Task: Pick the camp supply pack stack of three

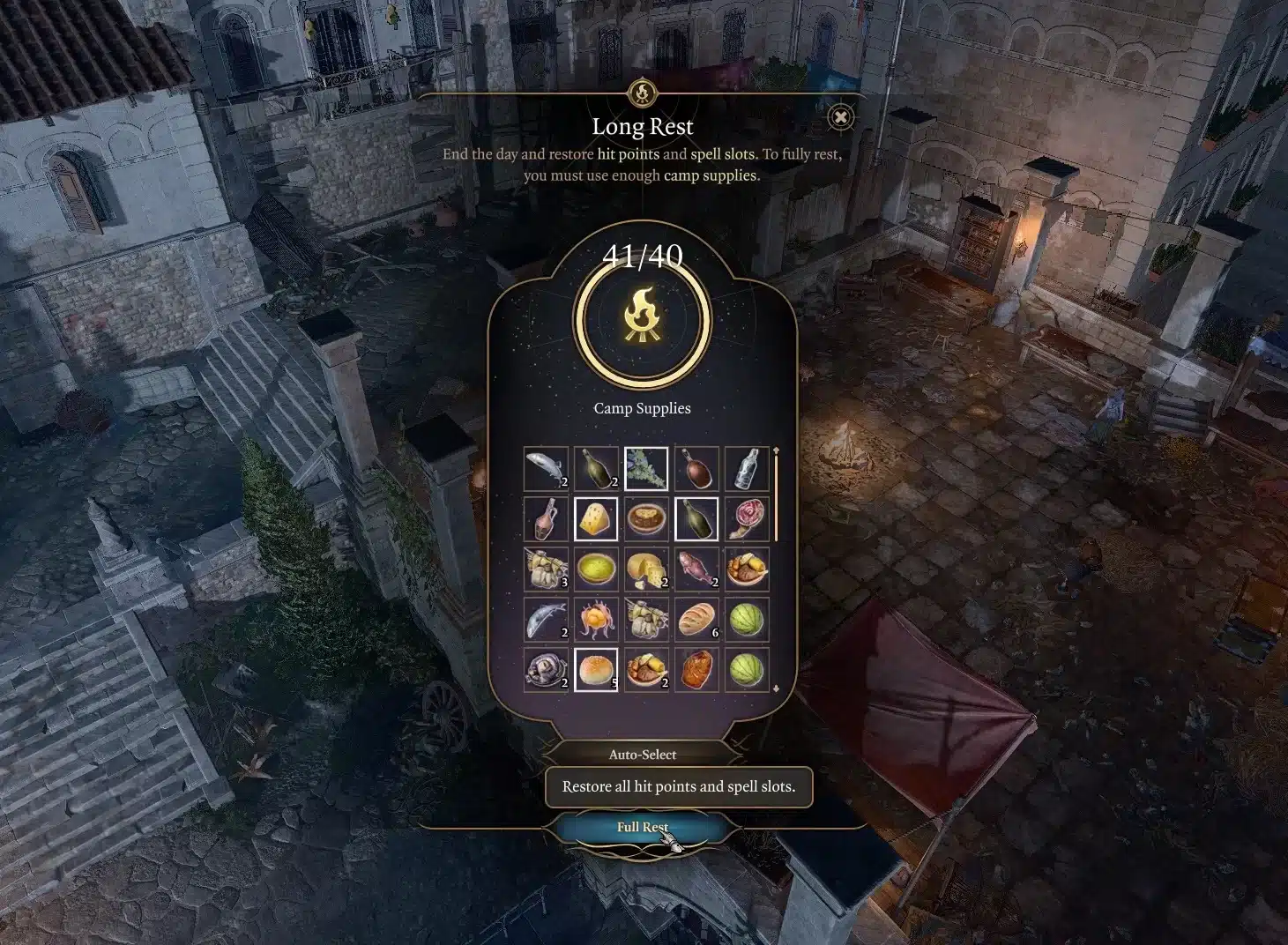Action: click(547, 569)
